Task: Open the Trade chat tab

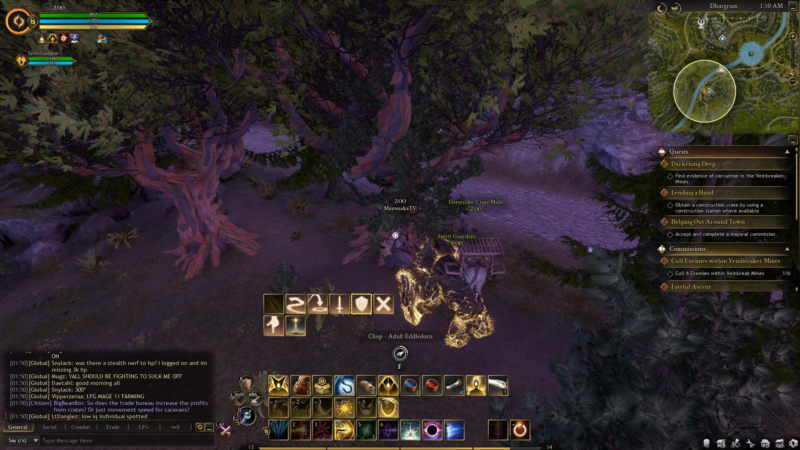Action: pos(113,427)
